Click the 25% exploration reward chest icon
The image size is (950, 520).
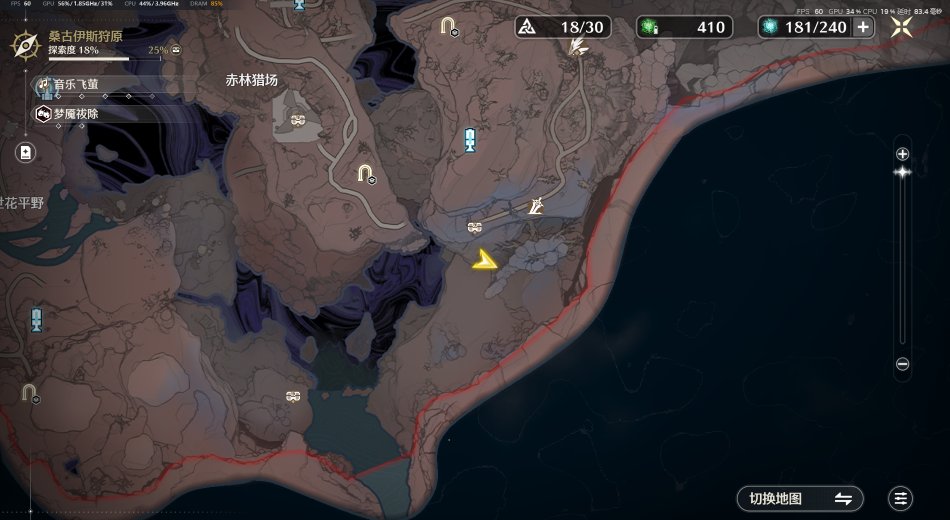[176, 49]
